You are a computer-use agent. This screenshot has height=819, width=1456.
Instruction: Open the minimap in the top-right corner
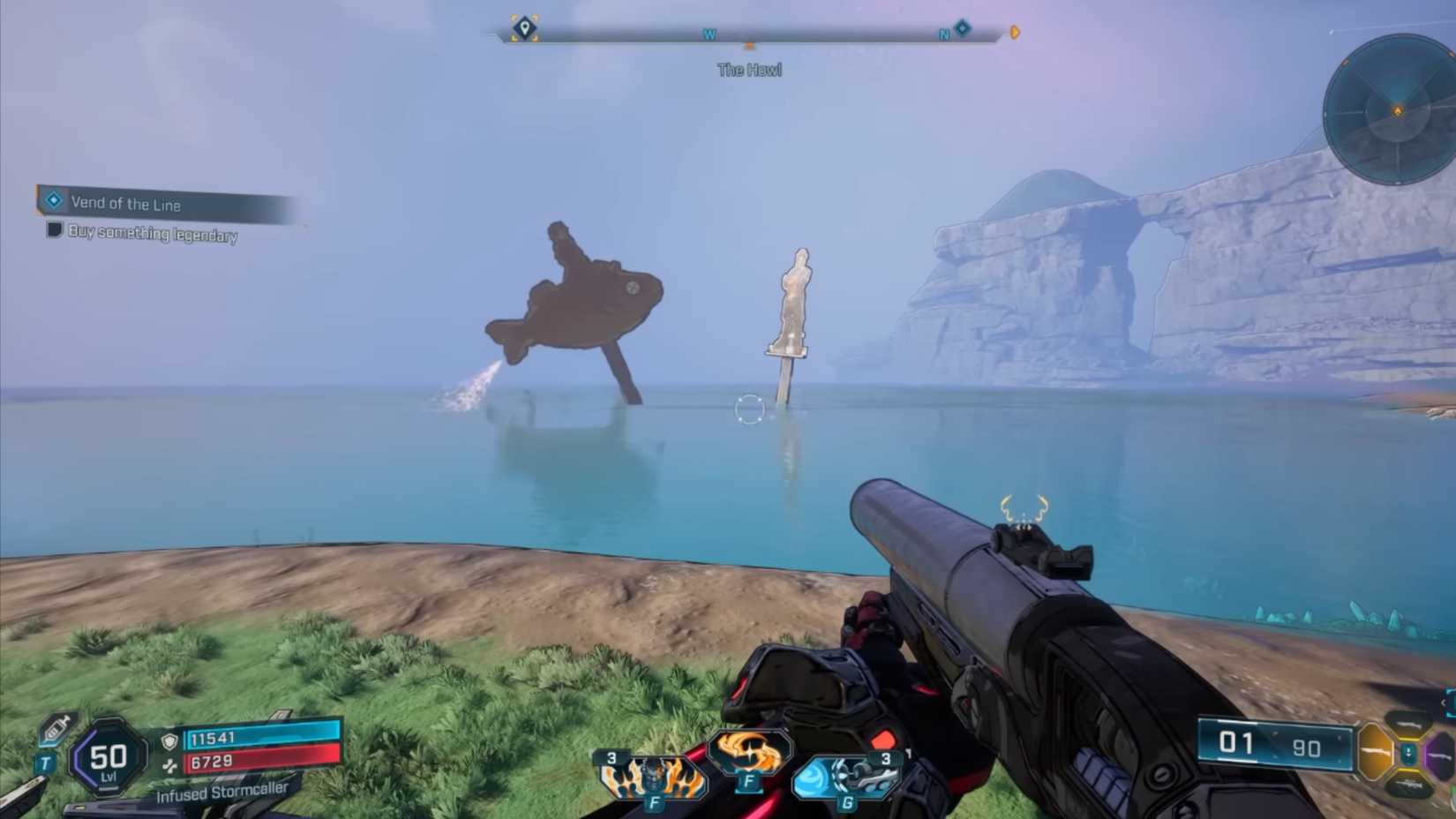(1397, 110)
